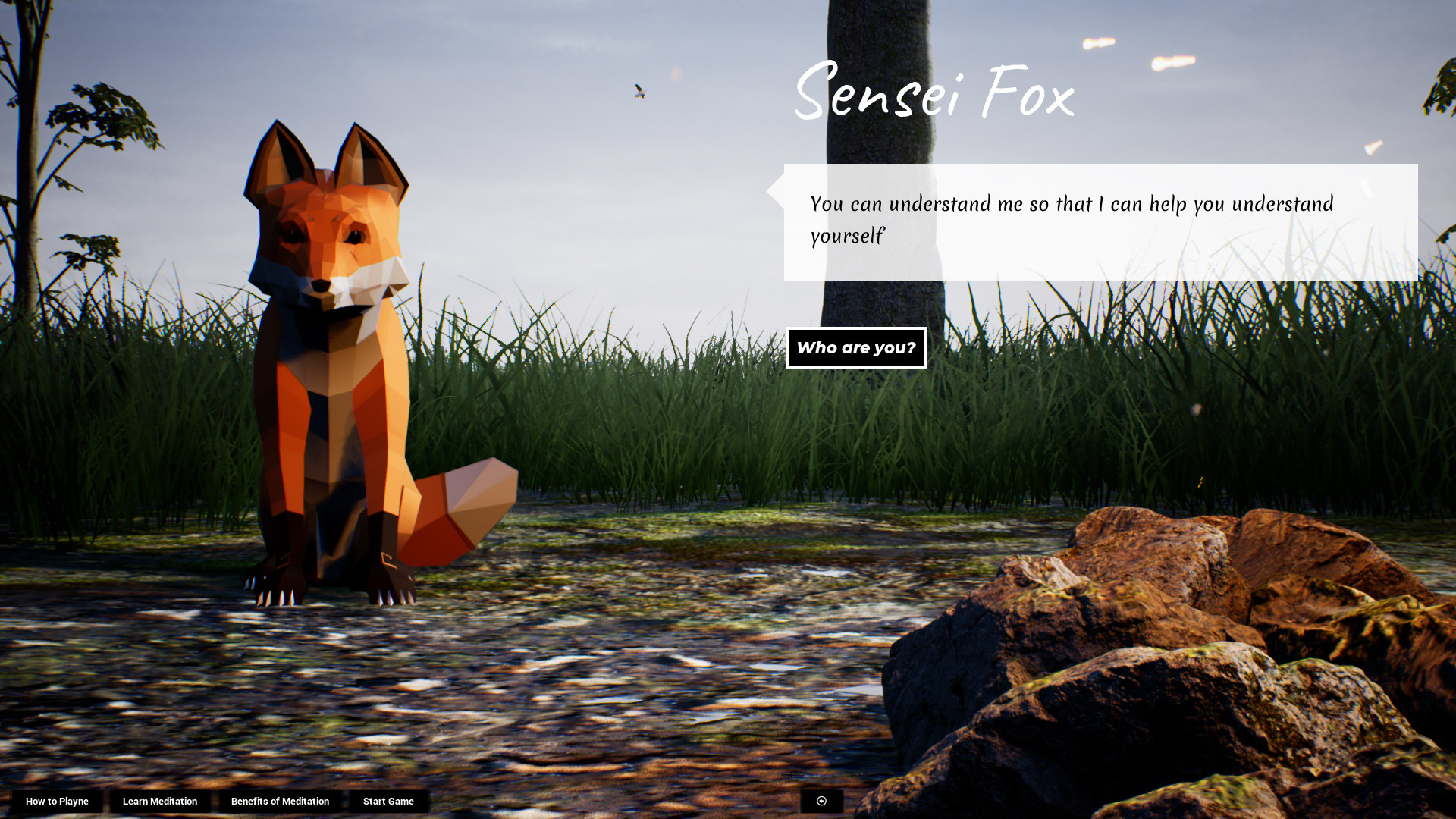Image resolution: width=1456 pixels, height=819 pixels.
Task: Click the "Start Game" button
Action: coord(388,801)
